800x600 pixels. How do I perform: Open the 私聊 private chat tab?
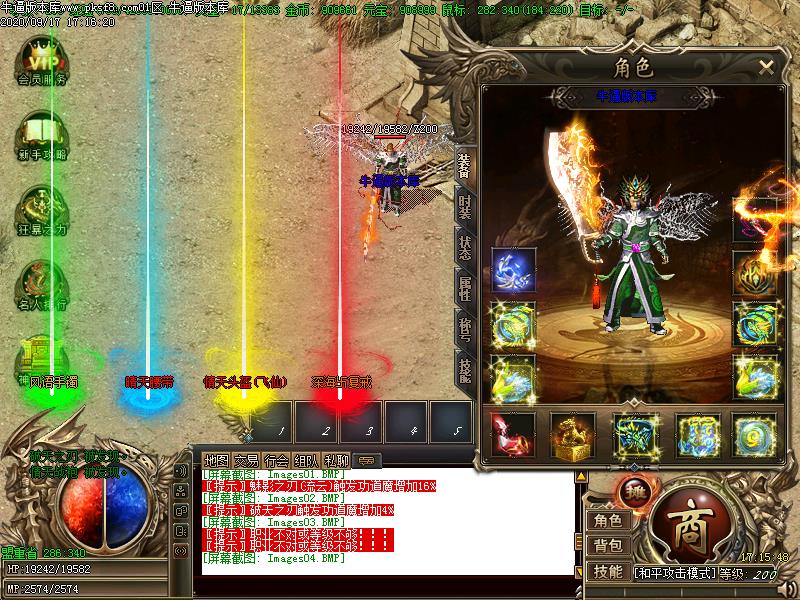point(338,459)
